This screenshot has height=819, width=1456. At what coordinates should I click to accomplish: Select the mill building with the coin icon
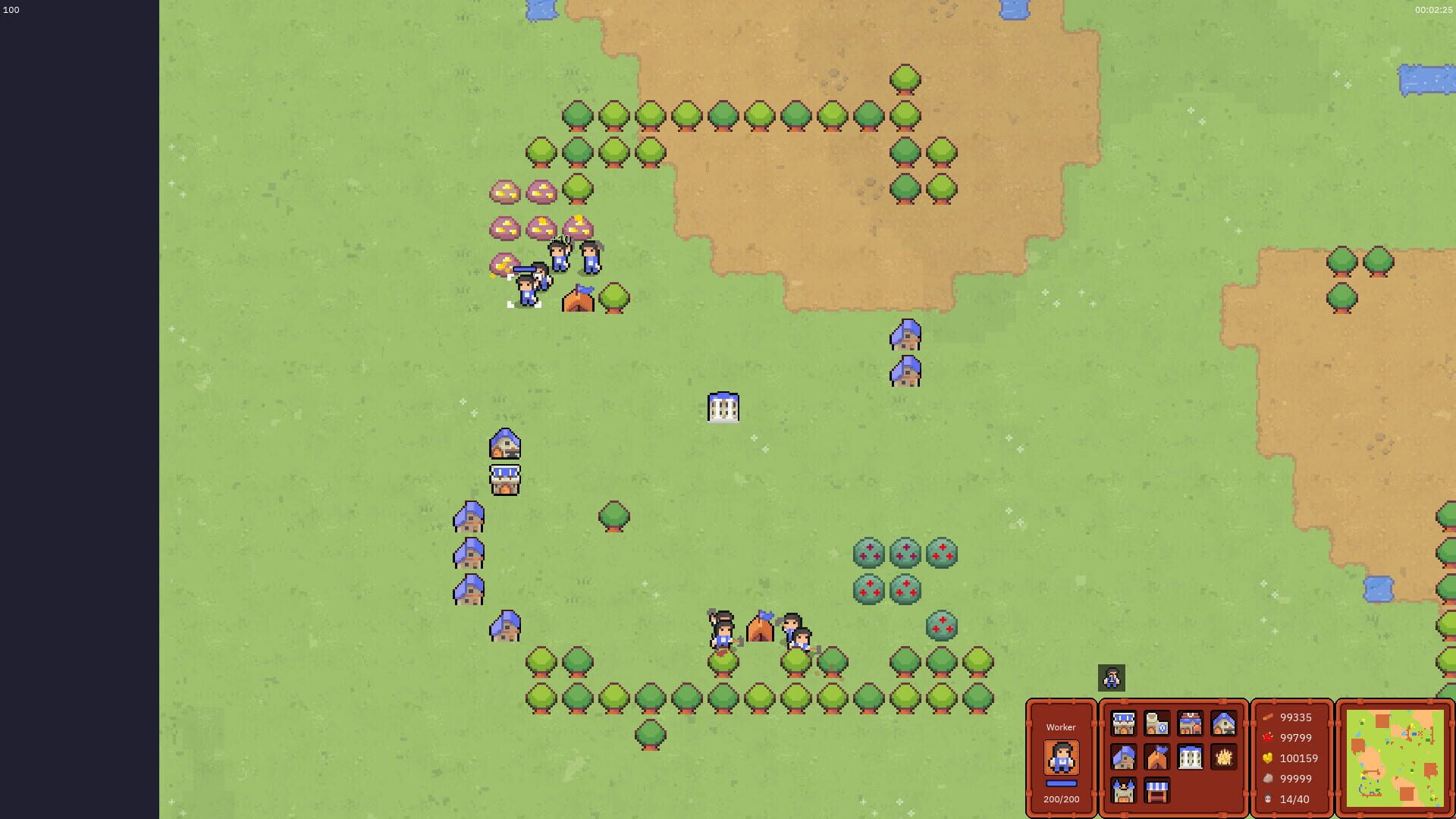coord(1156,722)
